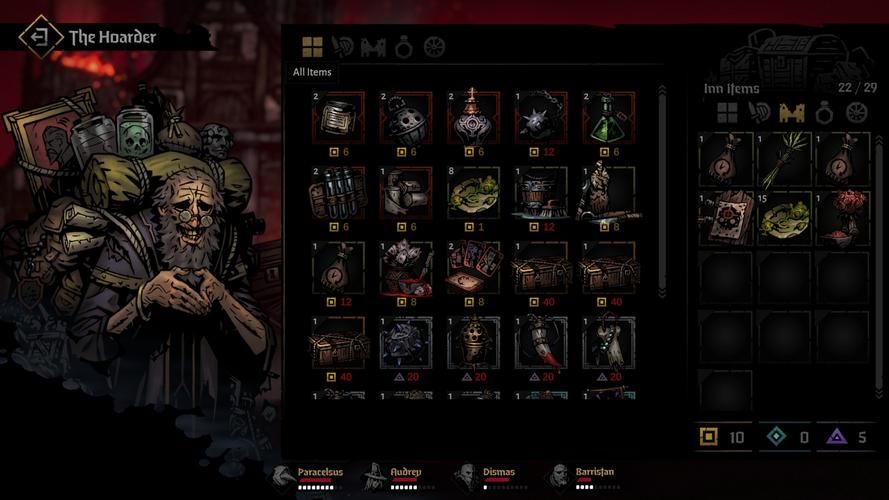
Task: Purchase the bloody dice item
Action: (x=405, y=268)
